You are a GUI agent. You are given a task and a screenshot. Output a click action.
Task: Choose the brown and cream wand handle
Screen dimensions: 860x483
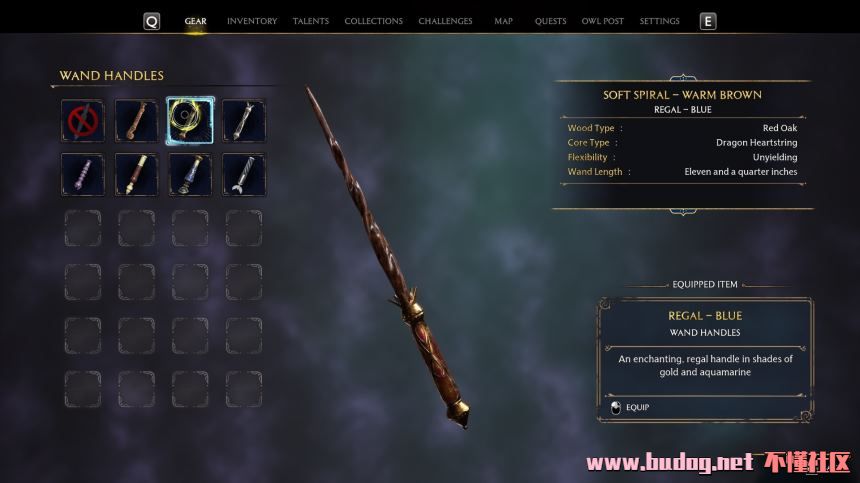136,174
